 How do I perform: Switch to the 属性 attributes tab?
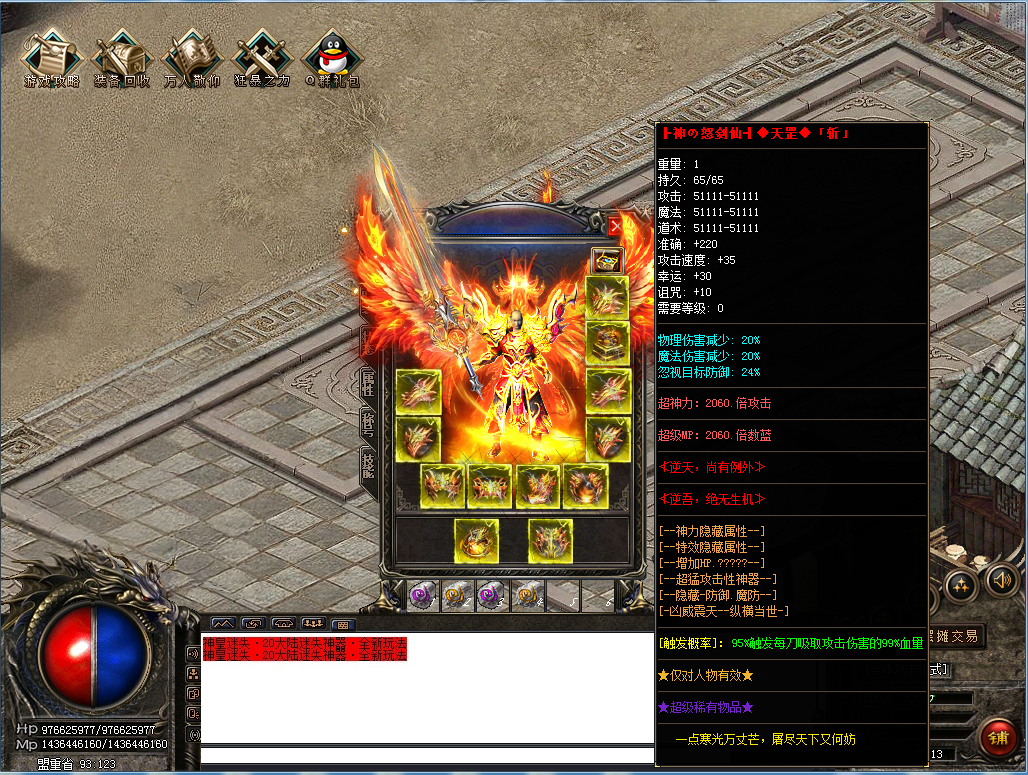click(368, 383)
